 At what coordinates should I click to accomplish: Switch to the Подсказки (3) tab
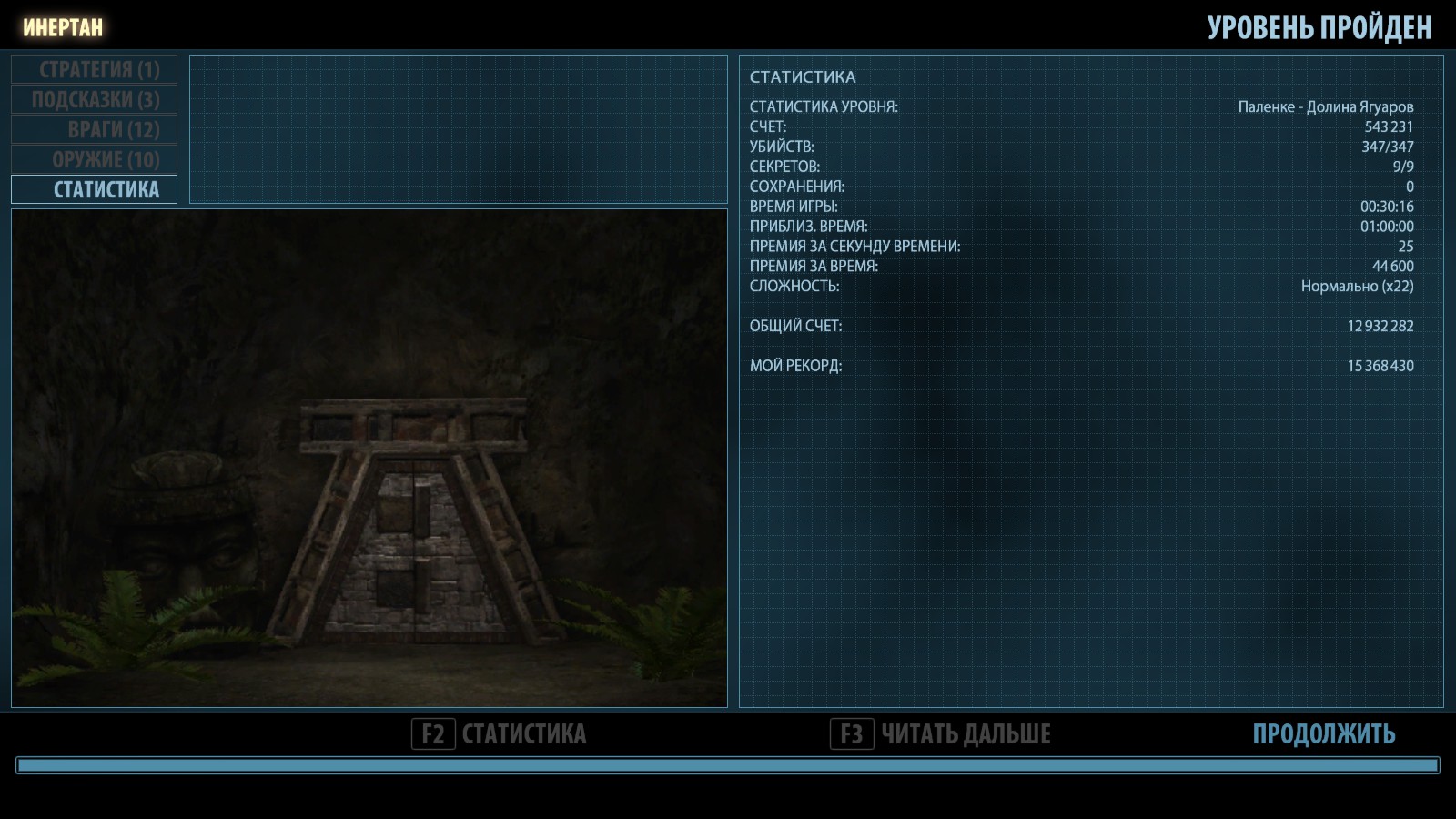click(x=95, y=100)
